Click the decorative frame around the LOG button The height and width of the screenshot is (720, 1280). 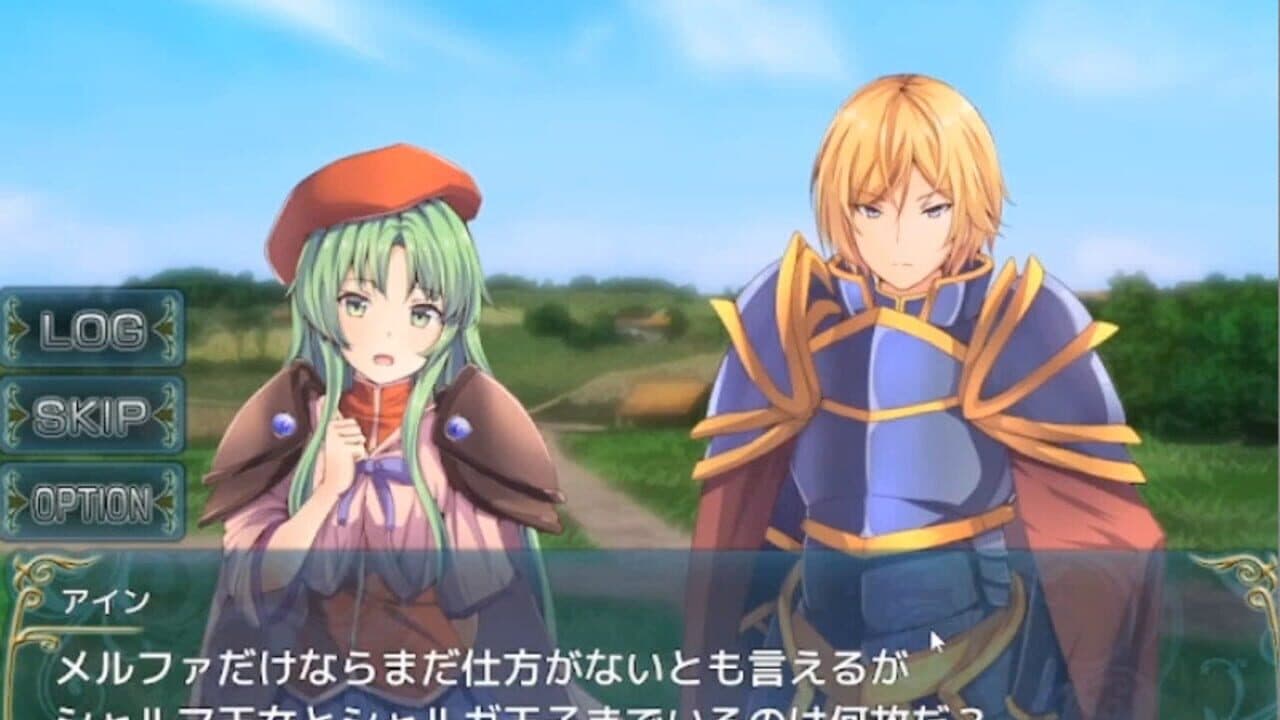click(x=92, y=296)
